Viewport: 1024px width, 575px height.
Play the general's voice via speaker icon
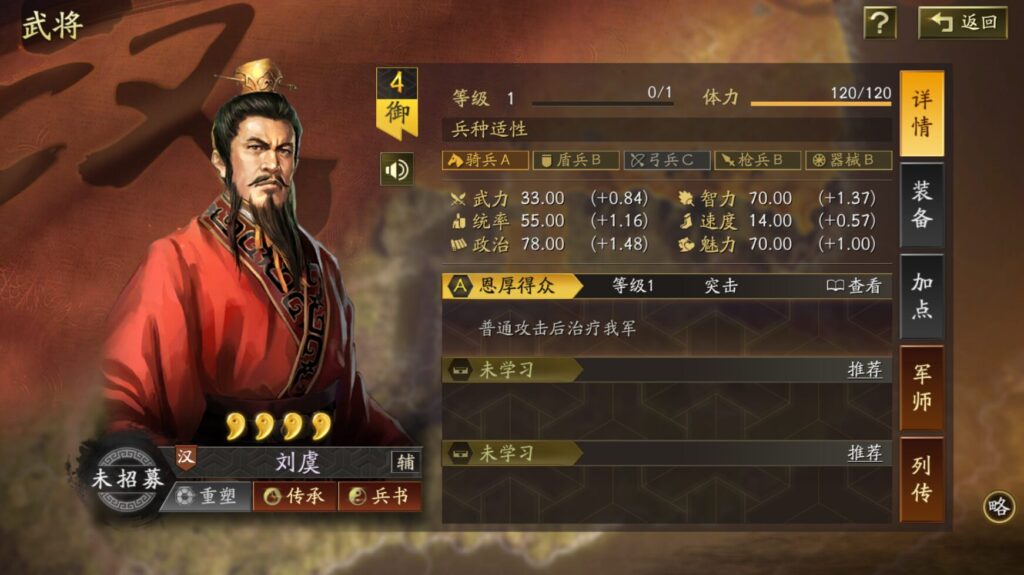point(397,169)
